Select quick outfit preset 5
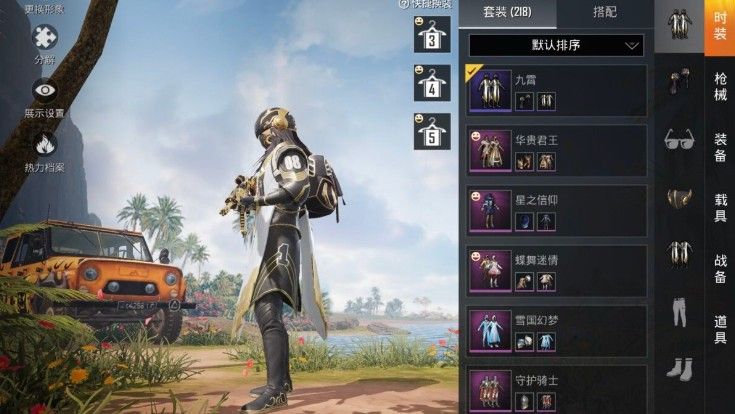The width and height of the screenshot is (735, 414). click(x=431, y=131)
